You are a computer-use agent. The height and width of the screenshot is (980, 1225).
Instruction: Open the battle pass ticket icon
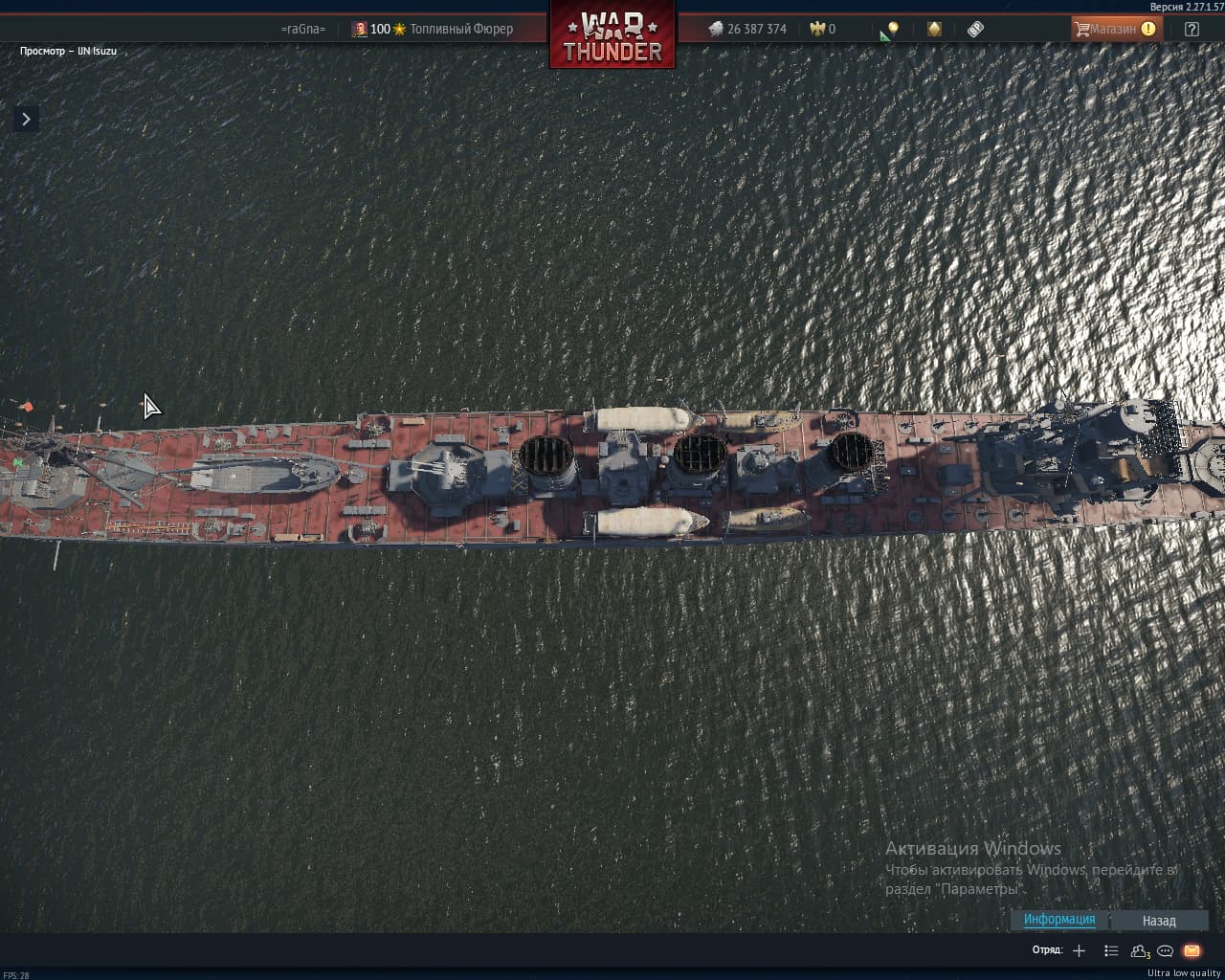975,29
